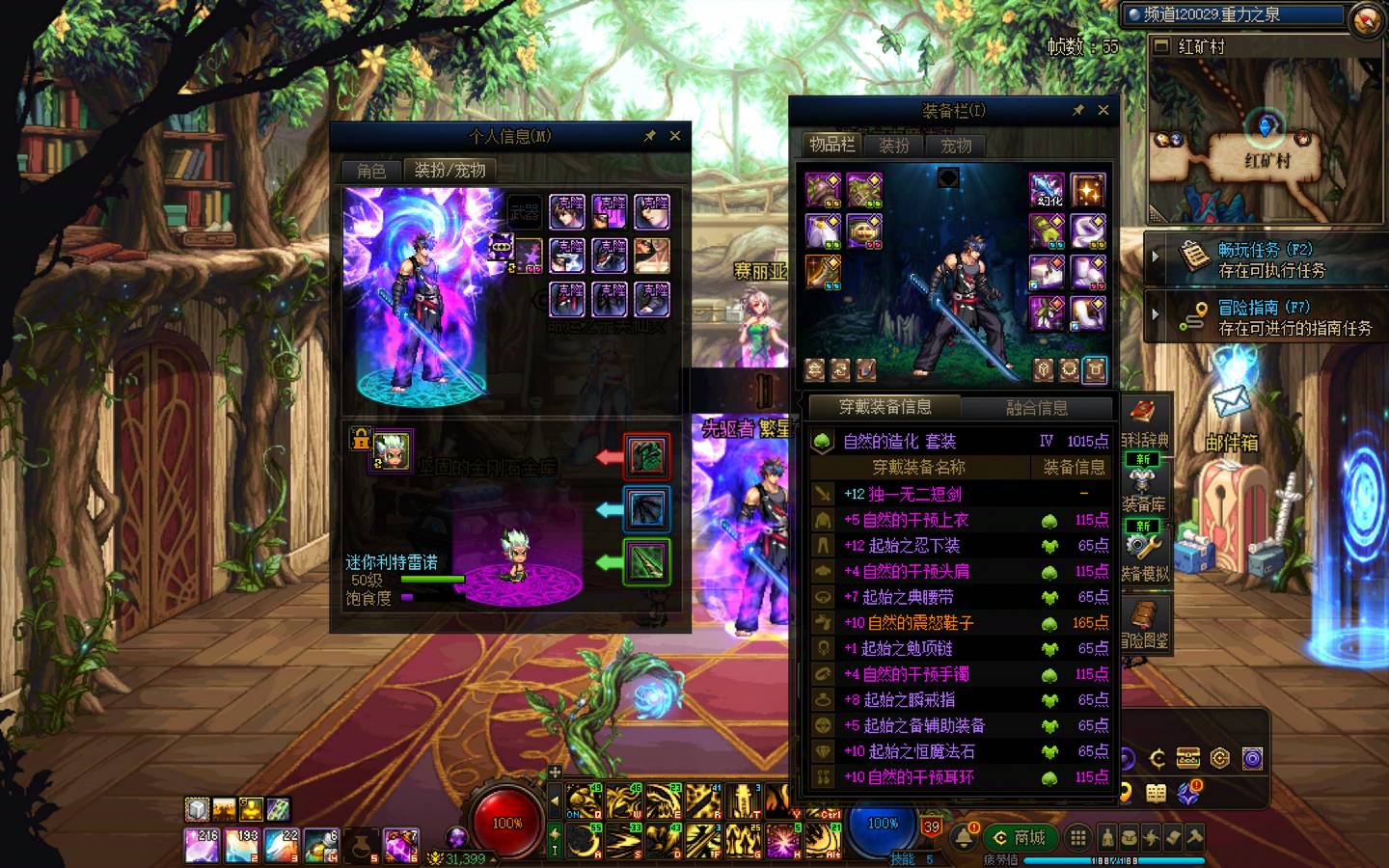Open the 冒险指南 guide entry
1389x868 pixels.
(1266, 317)
